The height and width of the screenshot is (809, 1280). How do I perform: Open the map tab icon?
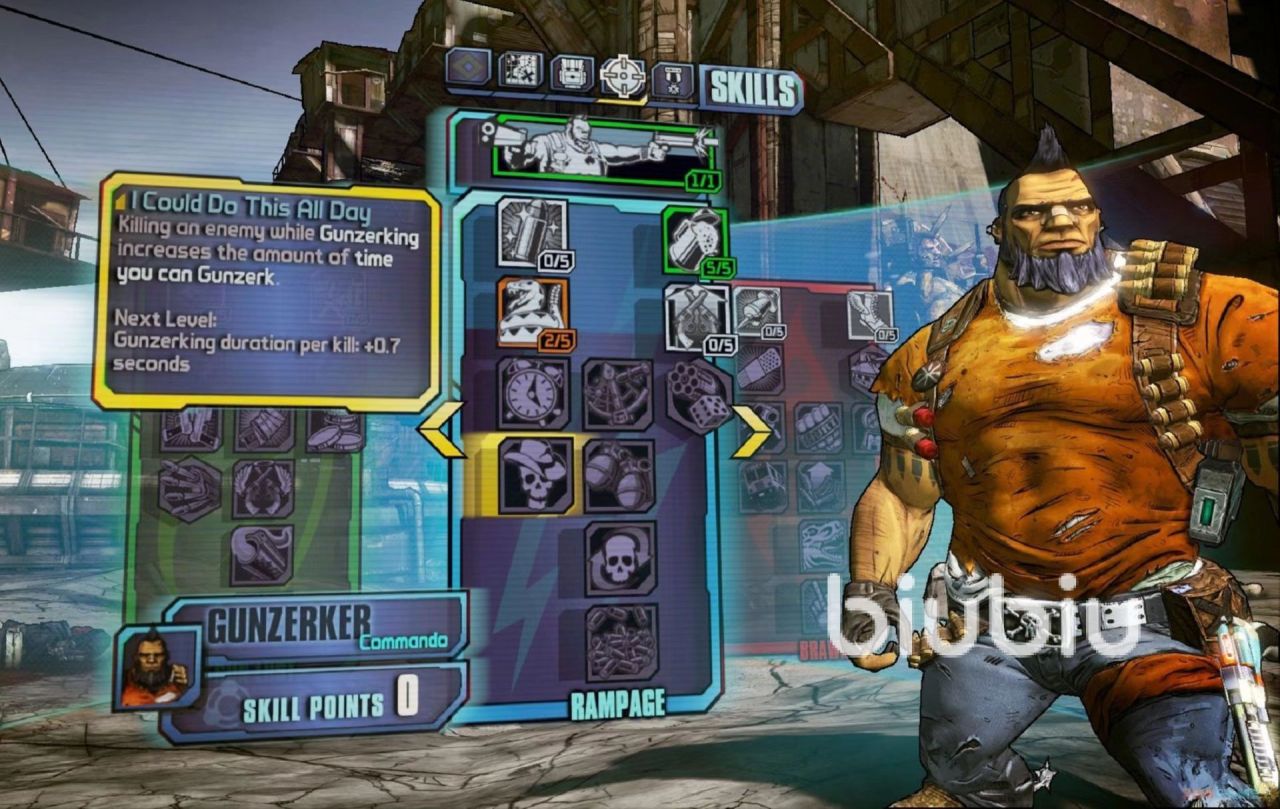pos(519,70)
